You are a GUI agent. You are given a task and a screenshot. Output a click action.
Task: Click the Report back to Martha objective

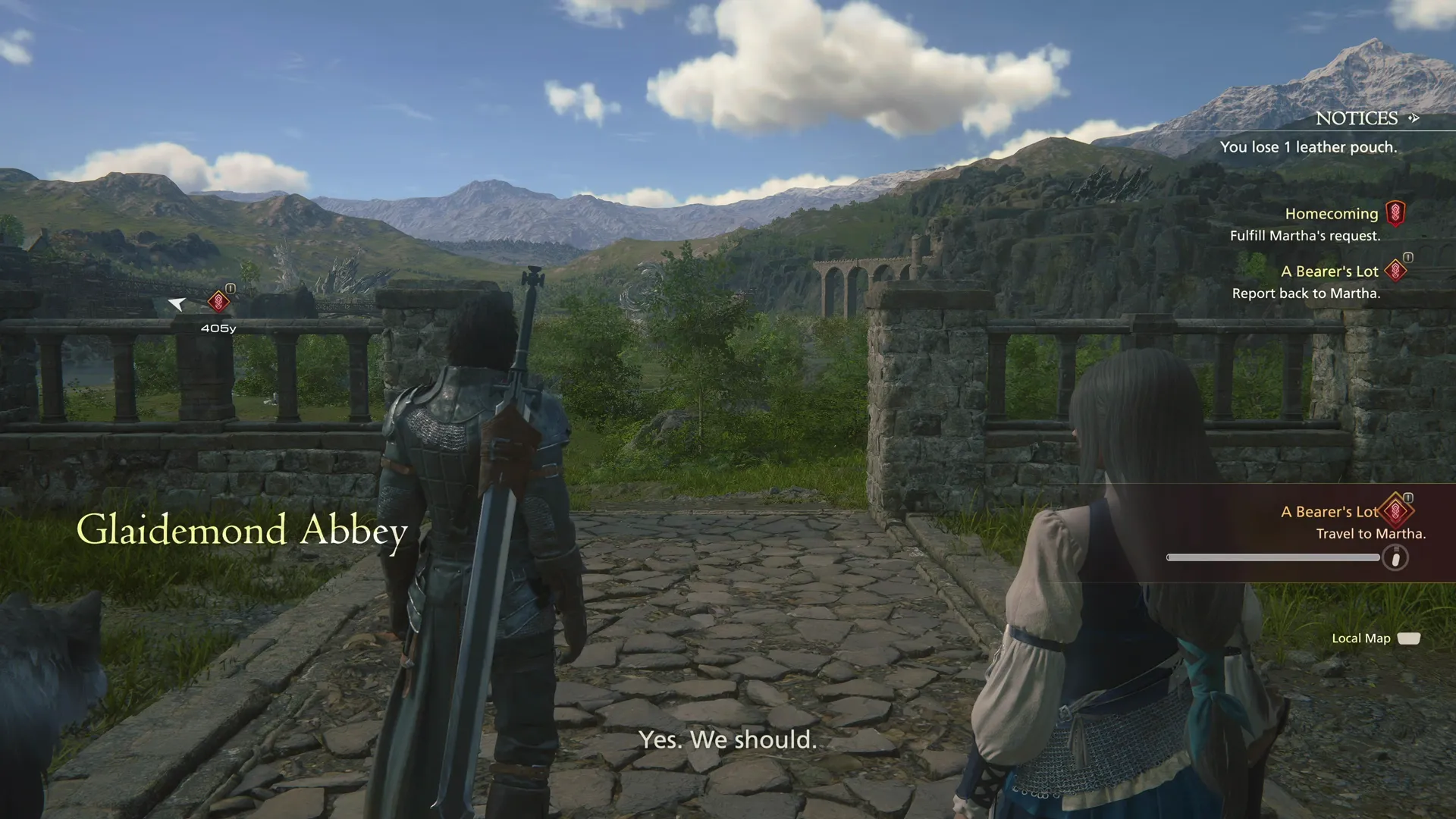click(x=1307, y=293)
